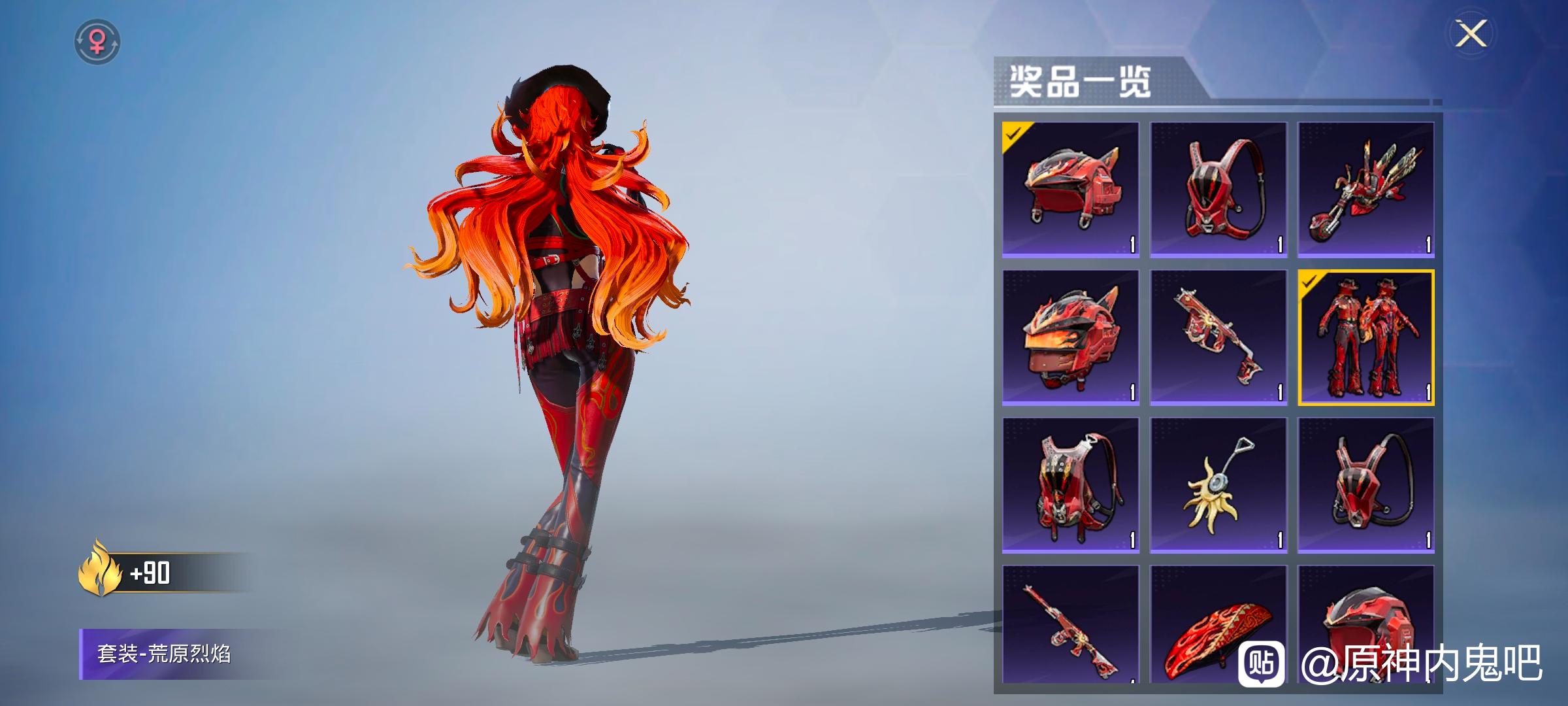Close the prize overview panel

(1471, 33)
